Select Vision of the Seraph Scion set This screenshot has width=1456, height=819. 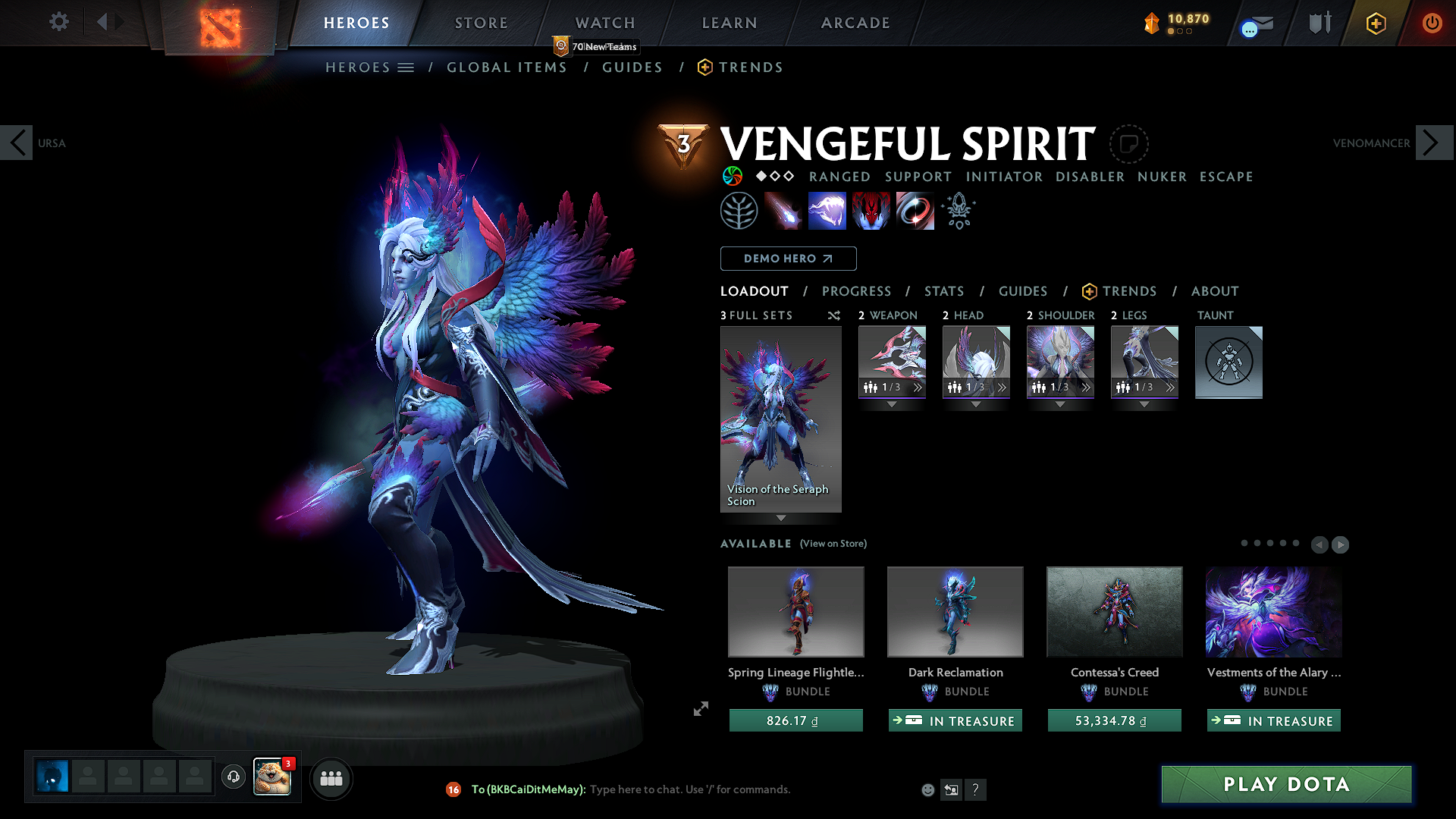tap(780, 419)
